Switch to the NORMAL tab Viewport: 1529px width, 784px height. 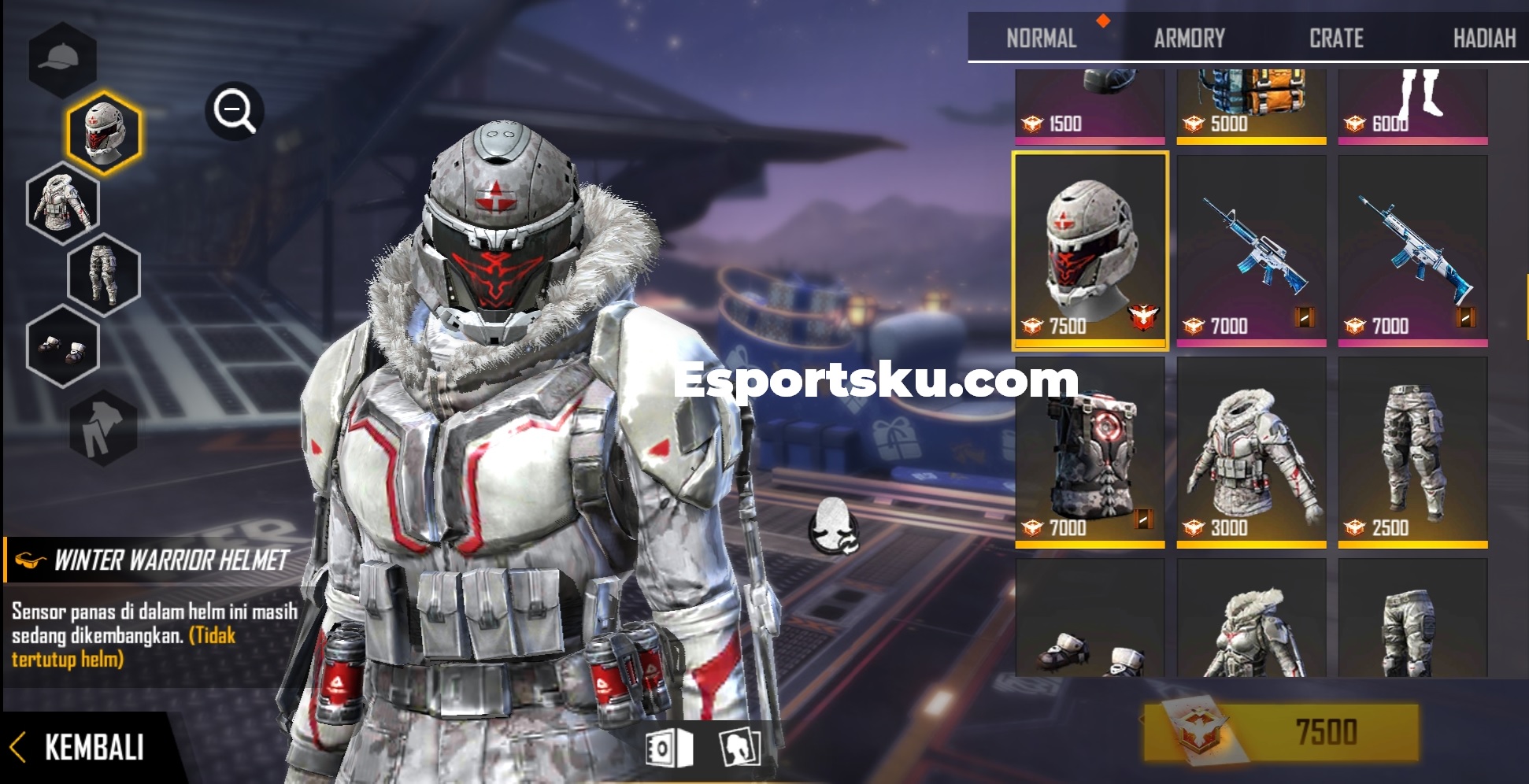pyautogui.click(x=1041, y=37)
